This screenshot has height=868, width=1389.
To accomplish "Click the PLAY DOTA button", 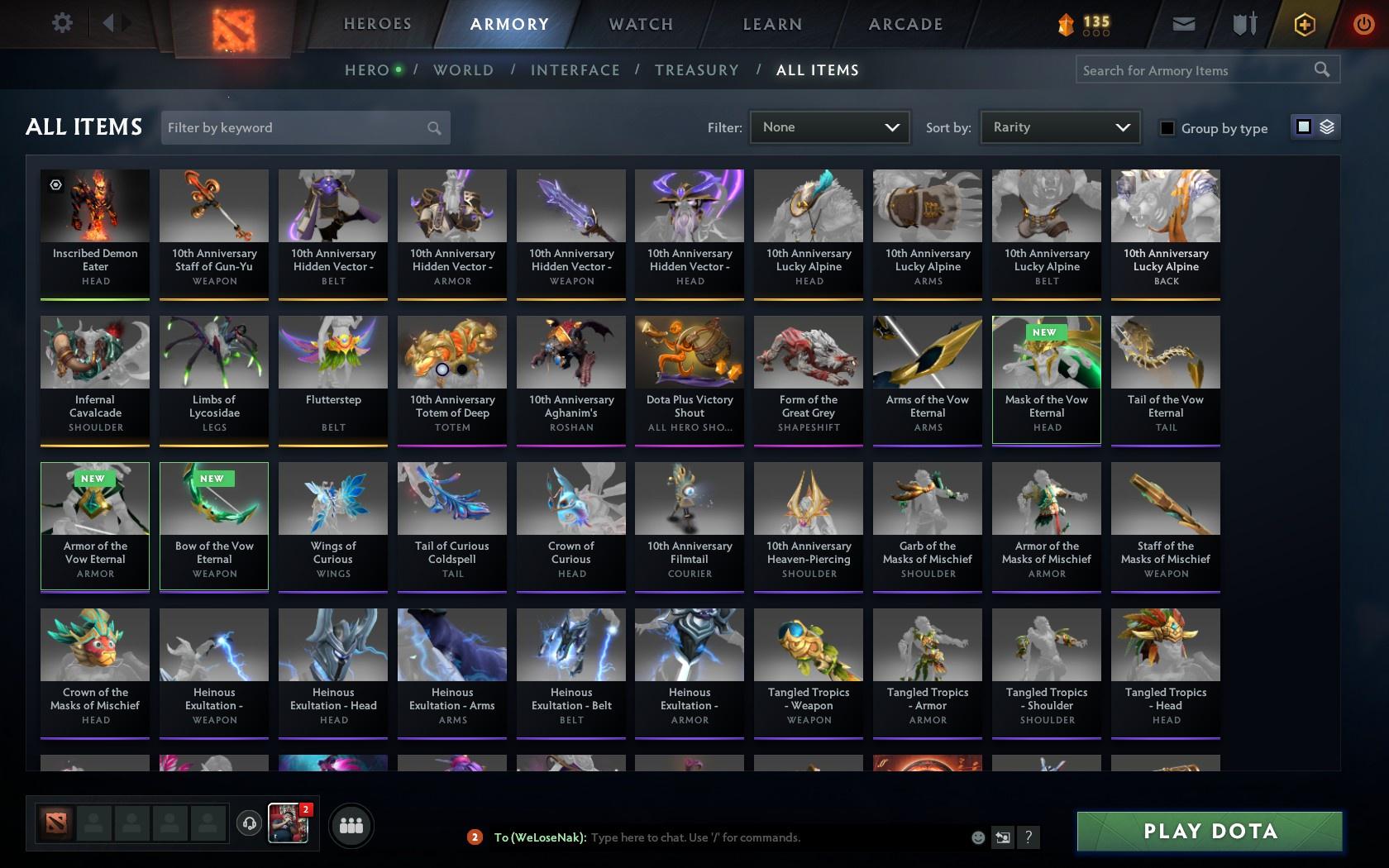I will [1209, 832].
